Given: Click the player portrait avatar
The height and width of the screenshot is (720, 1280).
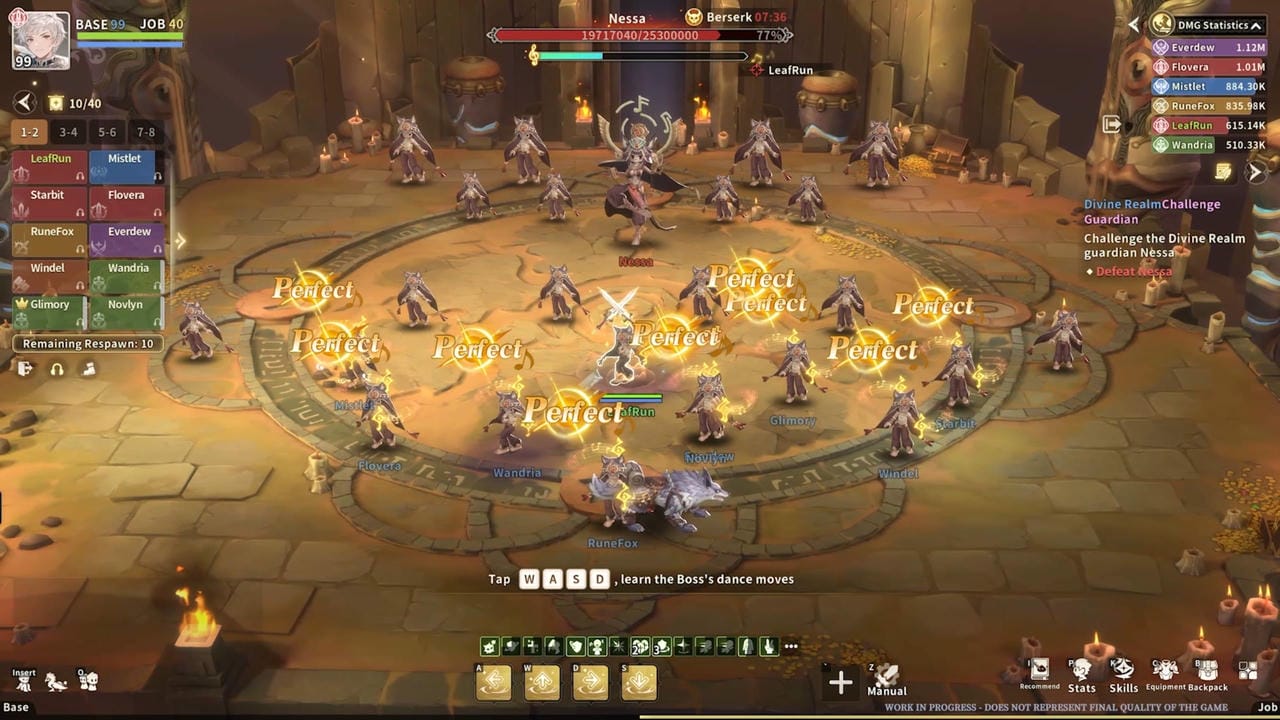Looking at the screenshot, I should pos(41,40).
